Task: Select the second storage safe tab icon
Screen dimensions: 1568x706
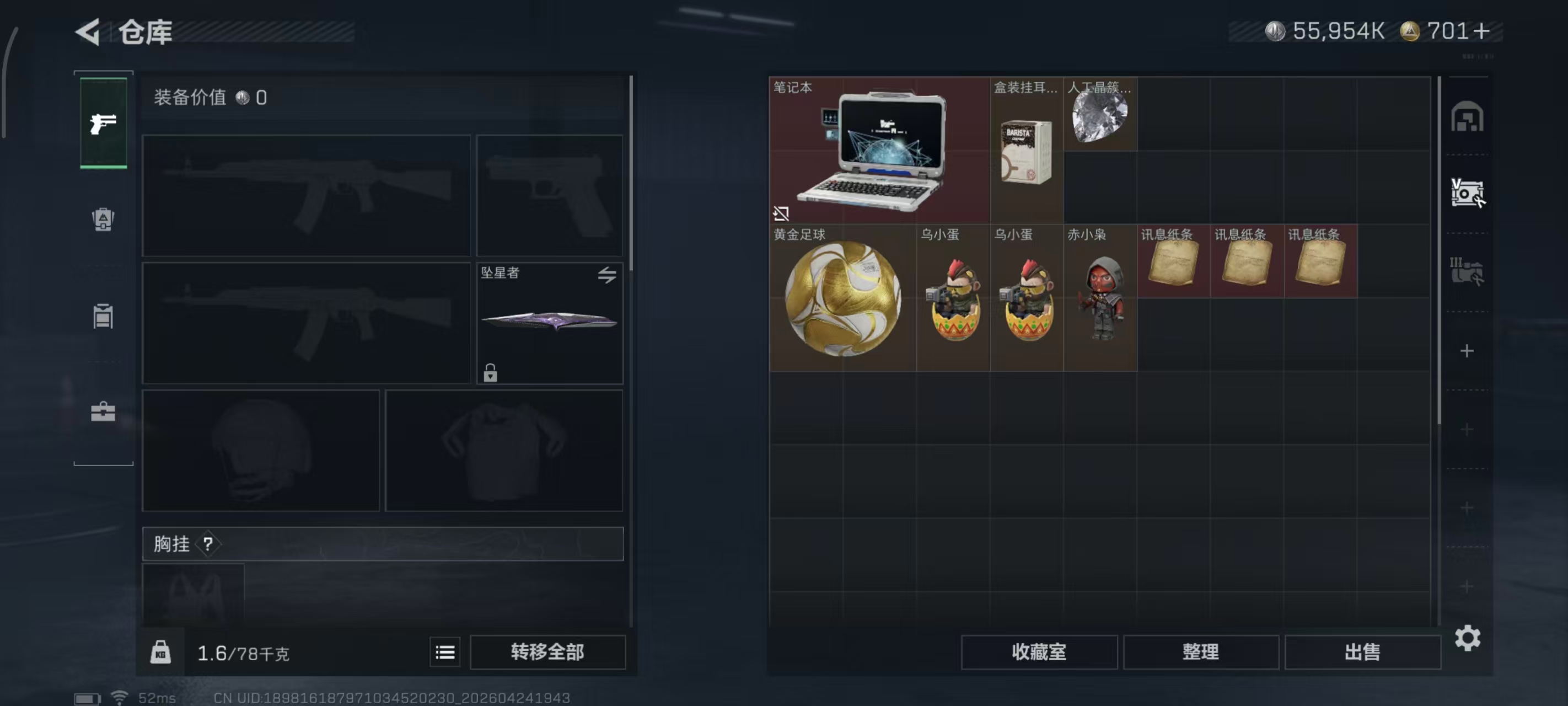Action: (1468, 192)
